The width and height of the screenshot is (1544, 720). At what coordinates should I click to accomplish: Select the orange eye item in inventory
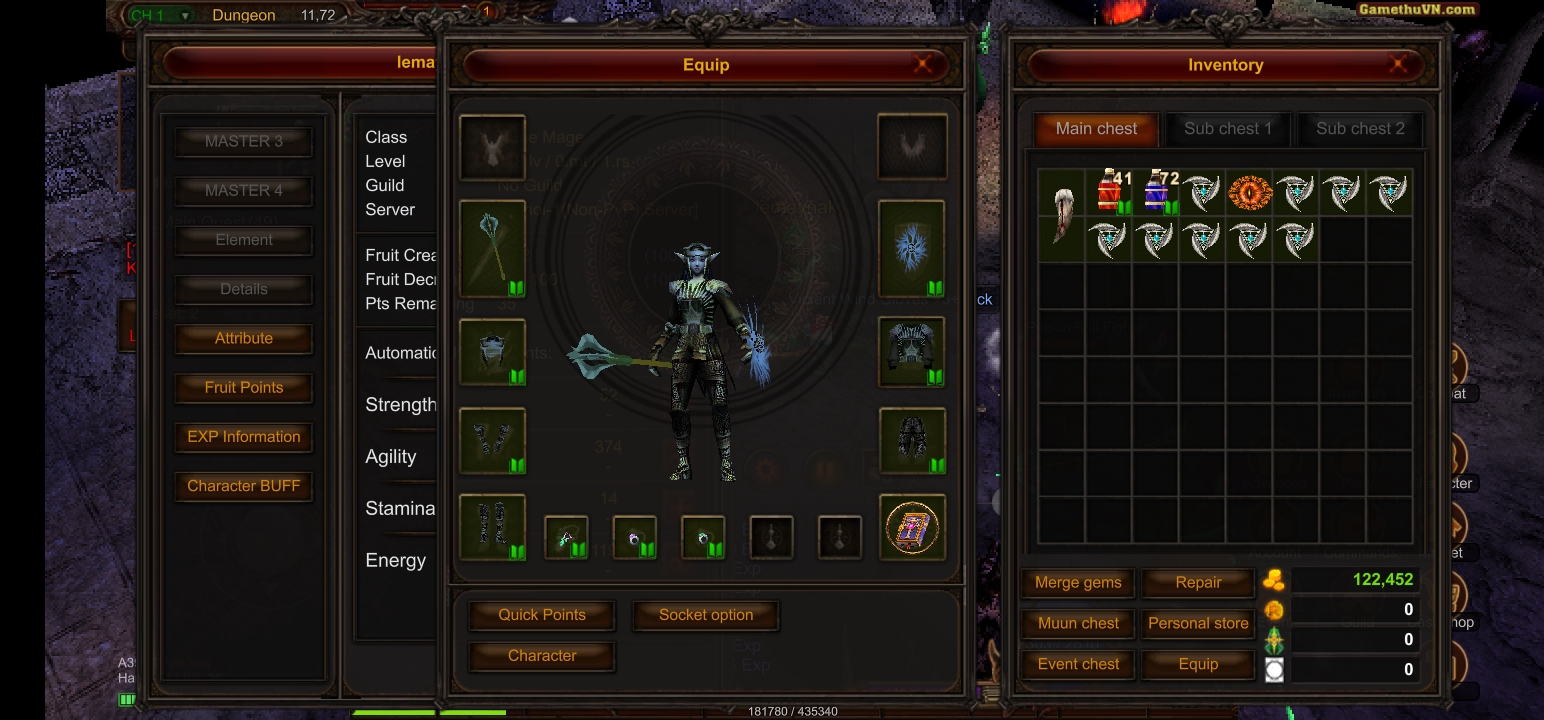[x=1250, y=192]
